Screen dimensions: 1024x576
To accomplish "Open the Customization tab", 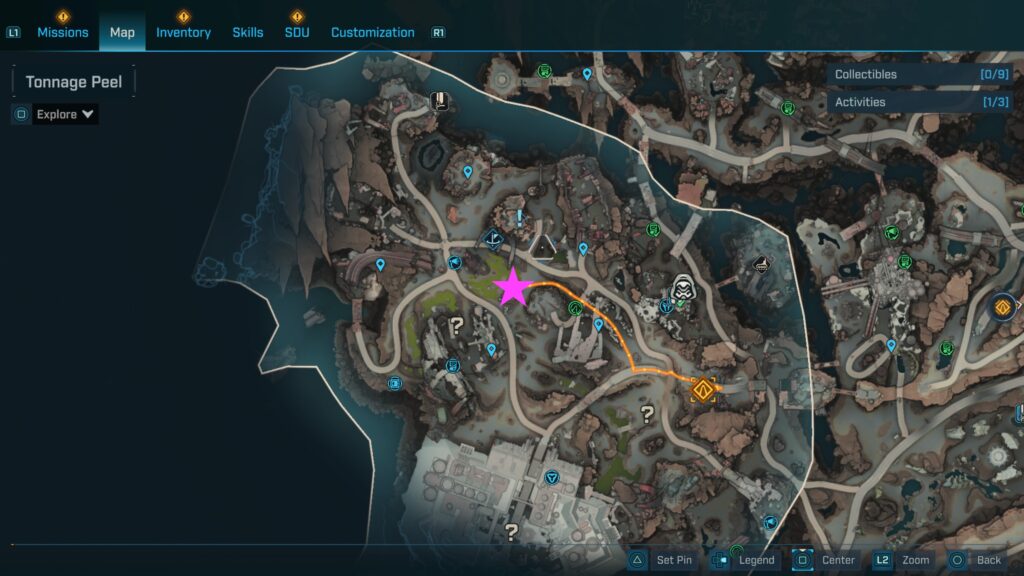I will pos(372,32).
